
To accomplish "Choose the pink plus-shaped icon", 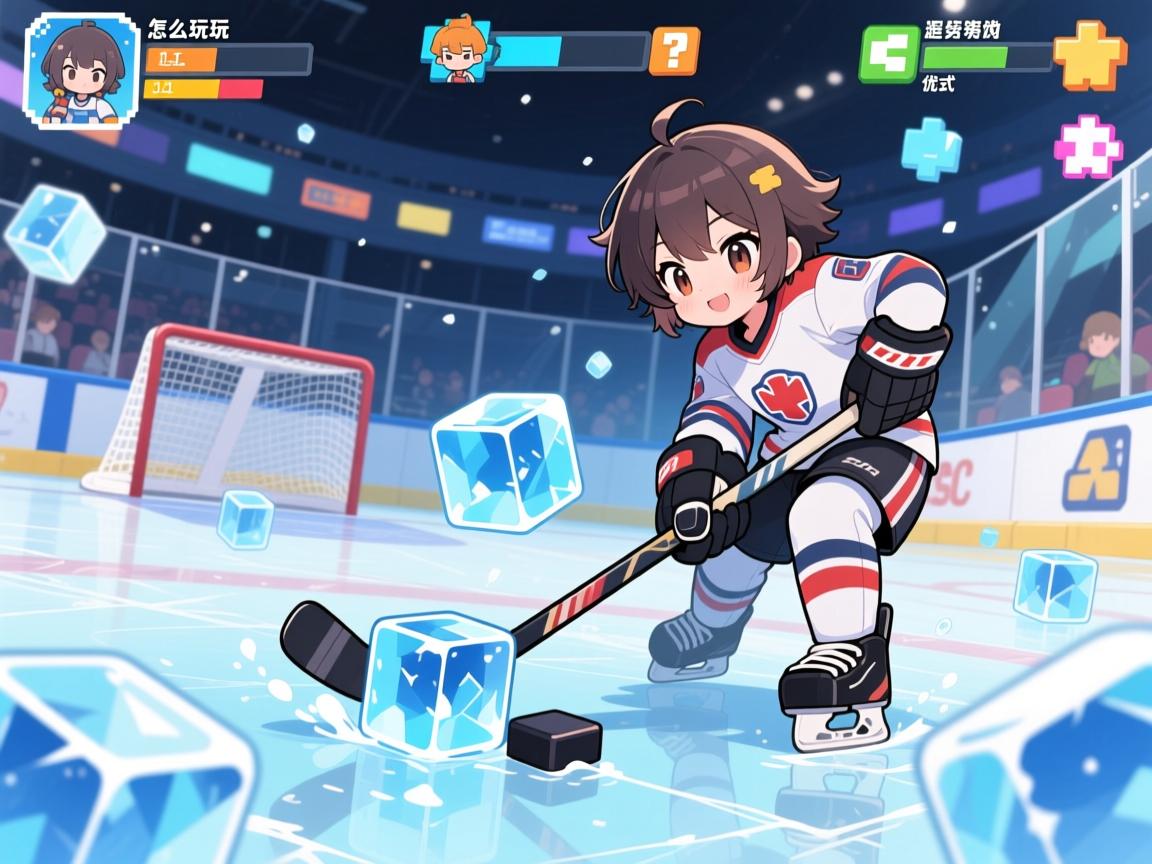I will (1088, 147).
